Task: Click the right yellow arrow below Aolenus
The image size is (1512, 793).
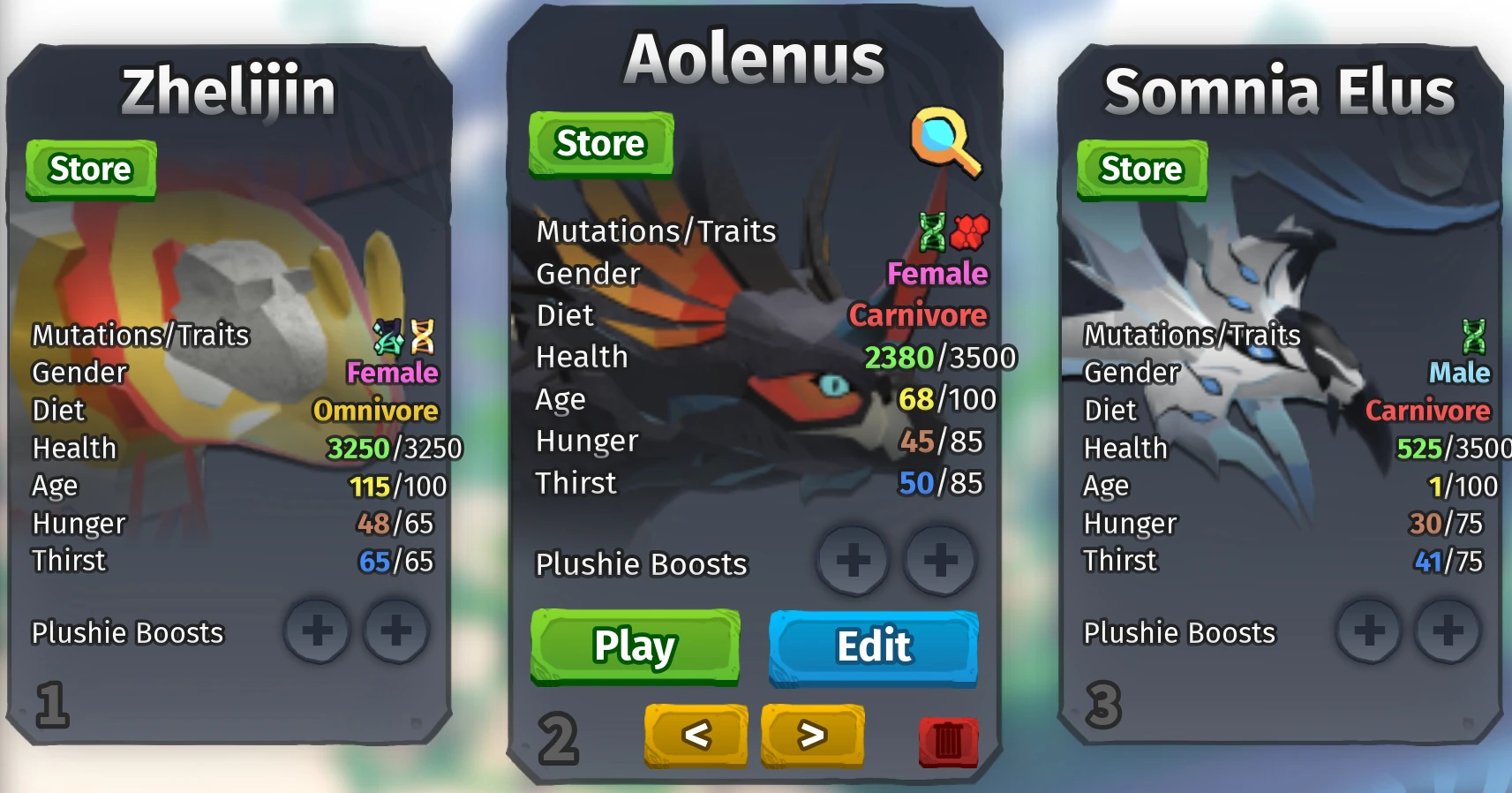Action: pyautogui.click(x=813, y=735)
